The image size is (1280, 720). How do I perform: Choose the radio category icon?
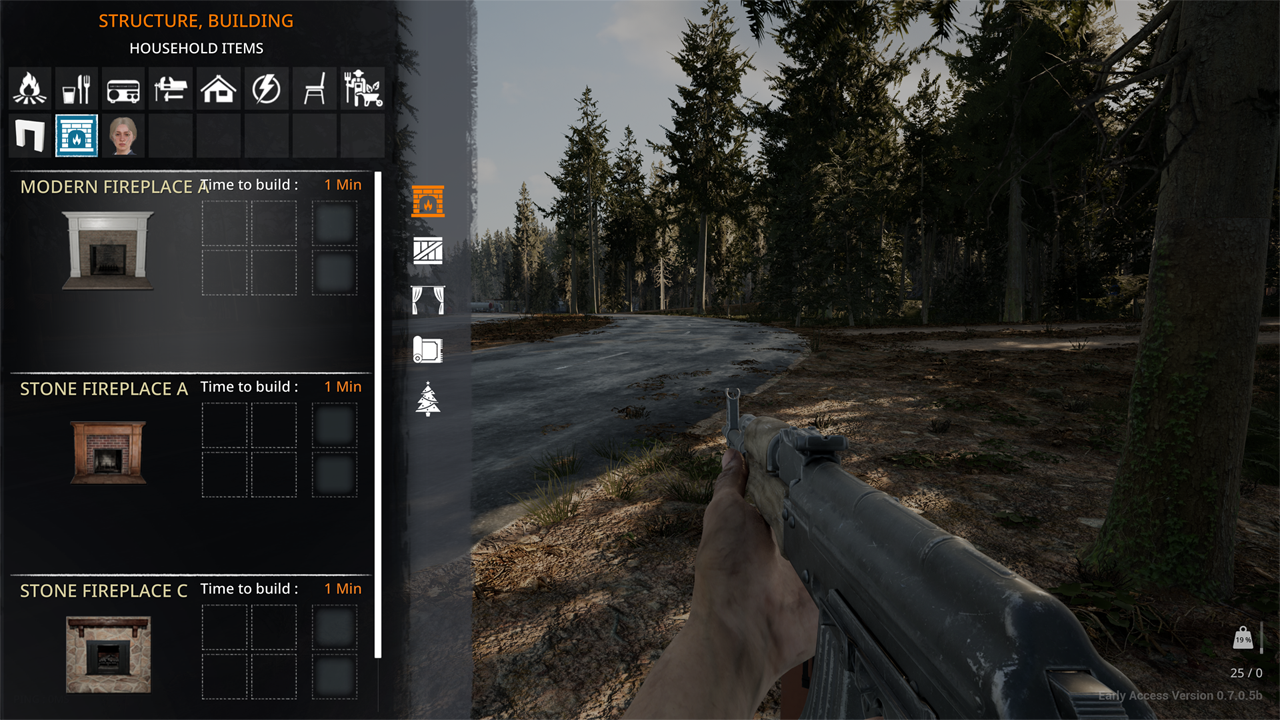[x=125, y=89]
